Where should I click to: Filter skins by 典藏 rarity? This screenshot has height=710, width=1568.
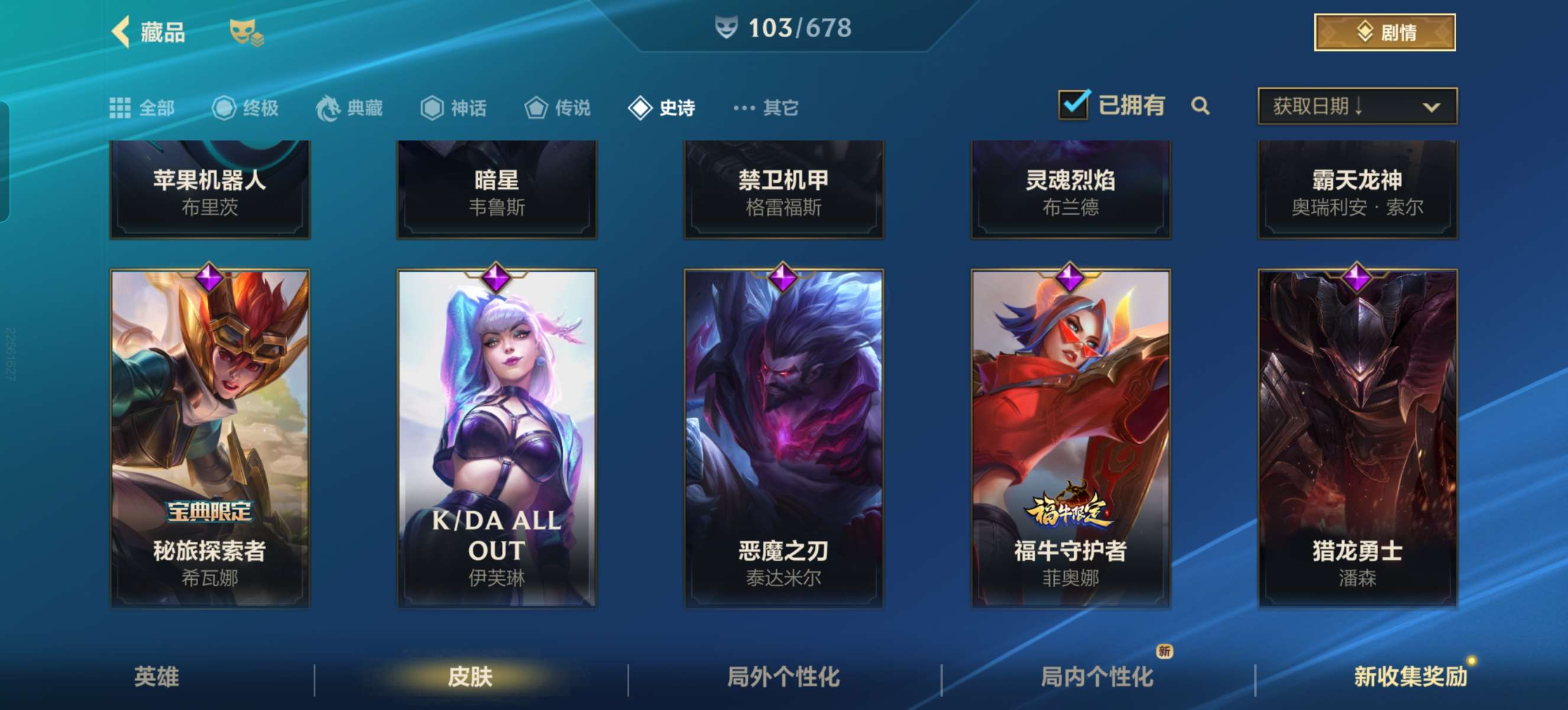[349, 108]
